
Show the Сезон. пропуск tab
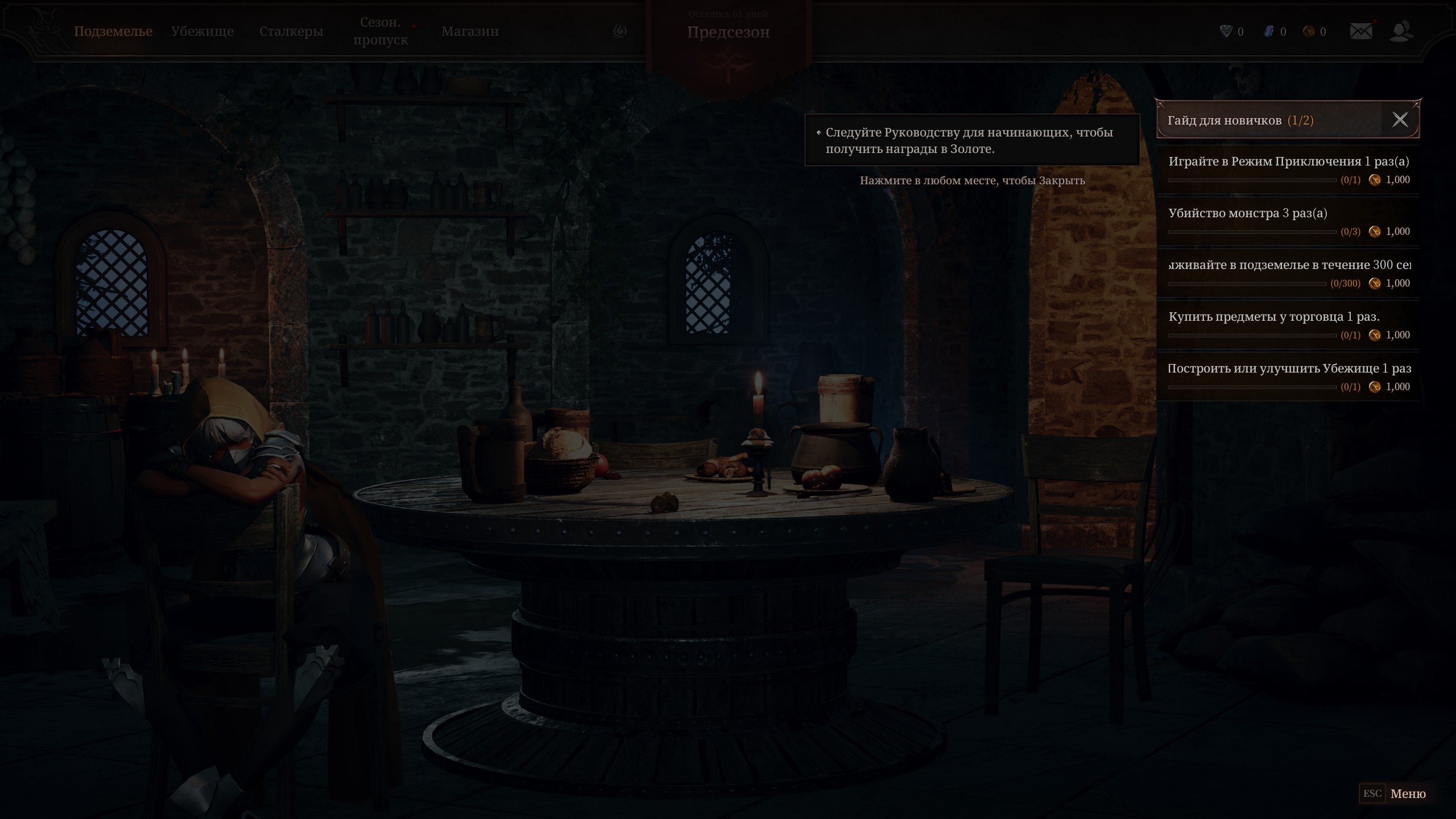[x=380, y=31]
